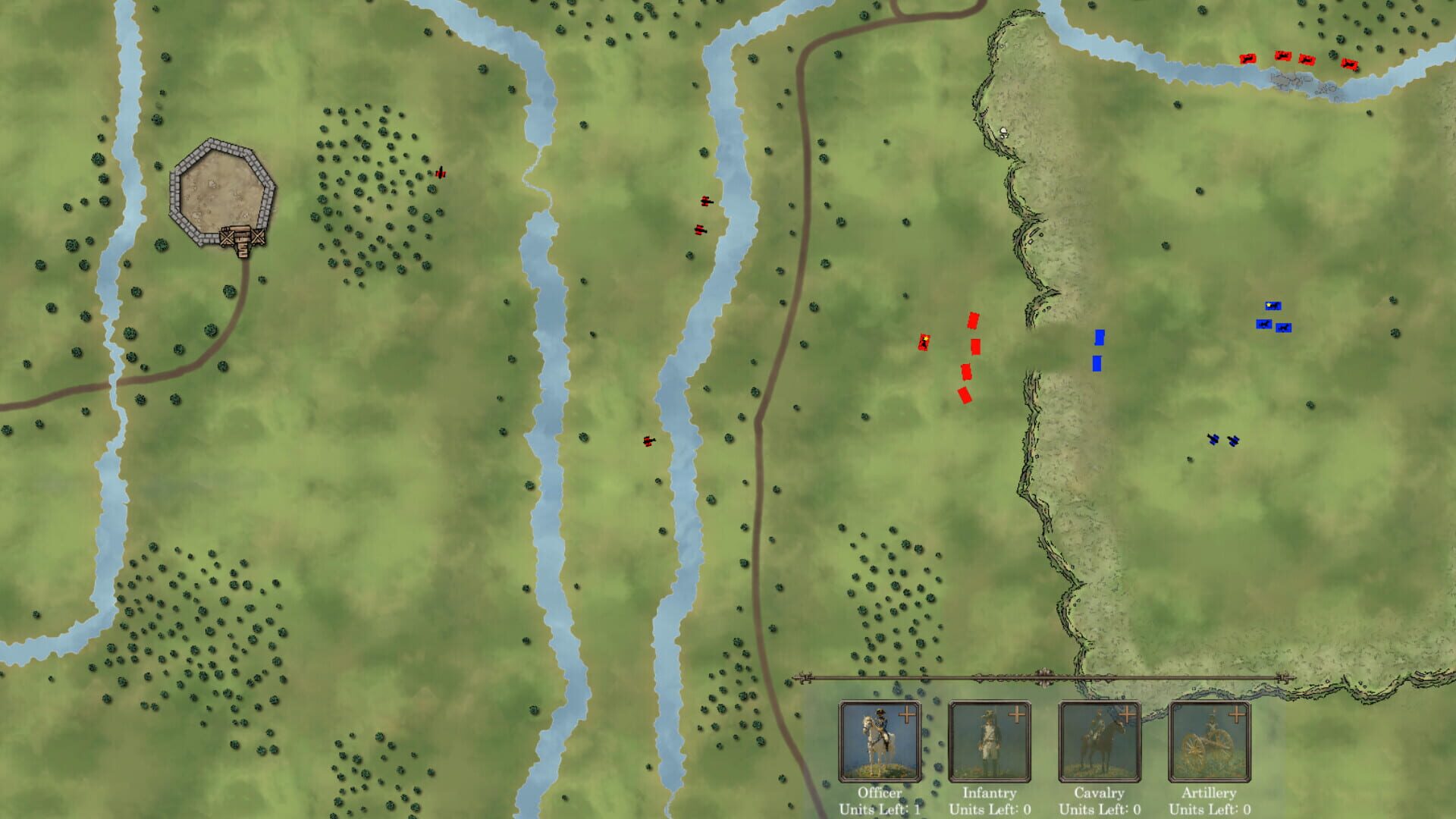Screen dimensions: 1456x819
Task: Select the red marker in the northwest forest
Action: click(441, 173)
